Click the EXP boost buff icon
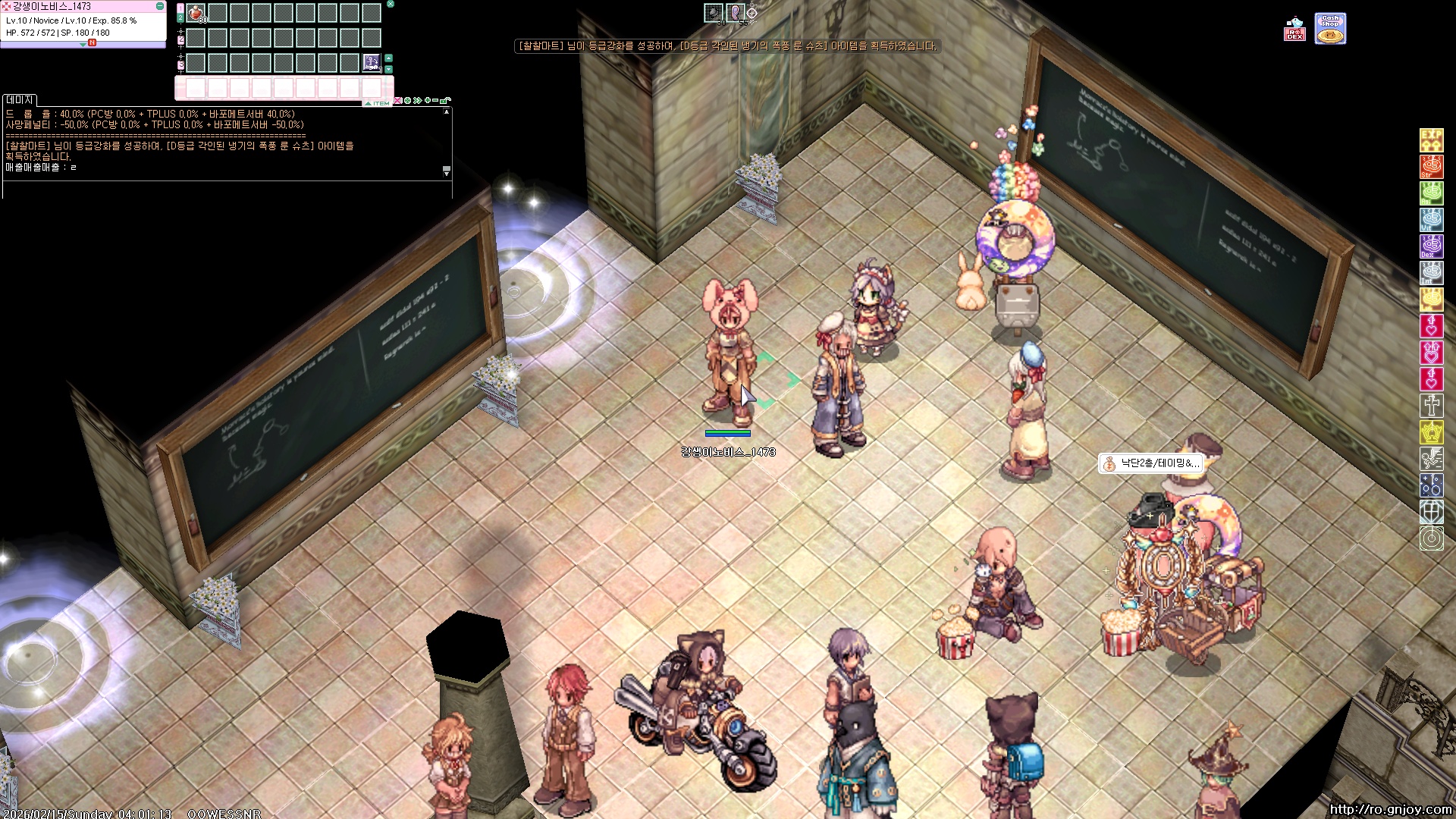 click(1431, 140)
